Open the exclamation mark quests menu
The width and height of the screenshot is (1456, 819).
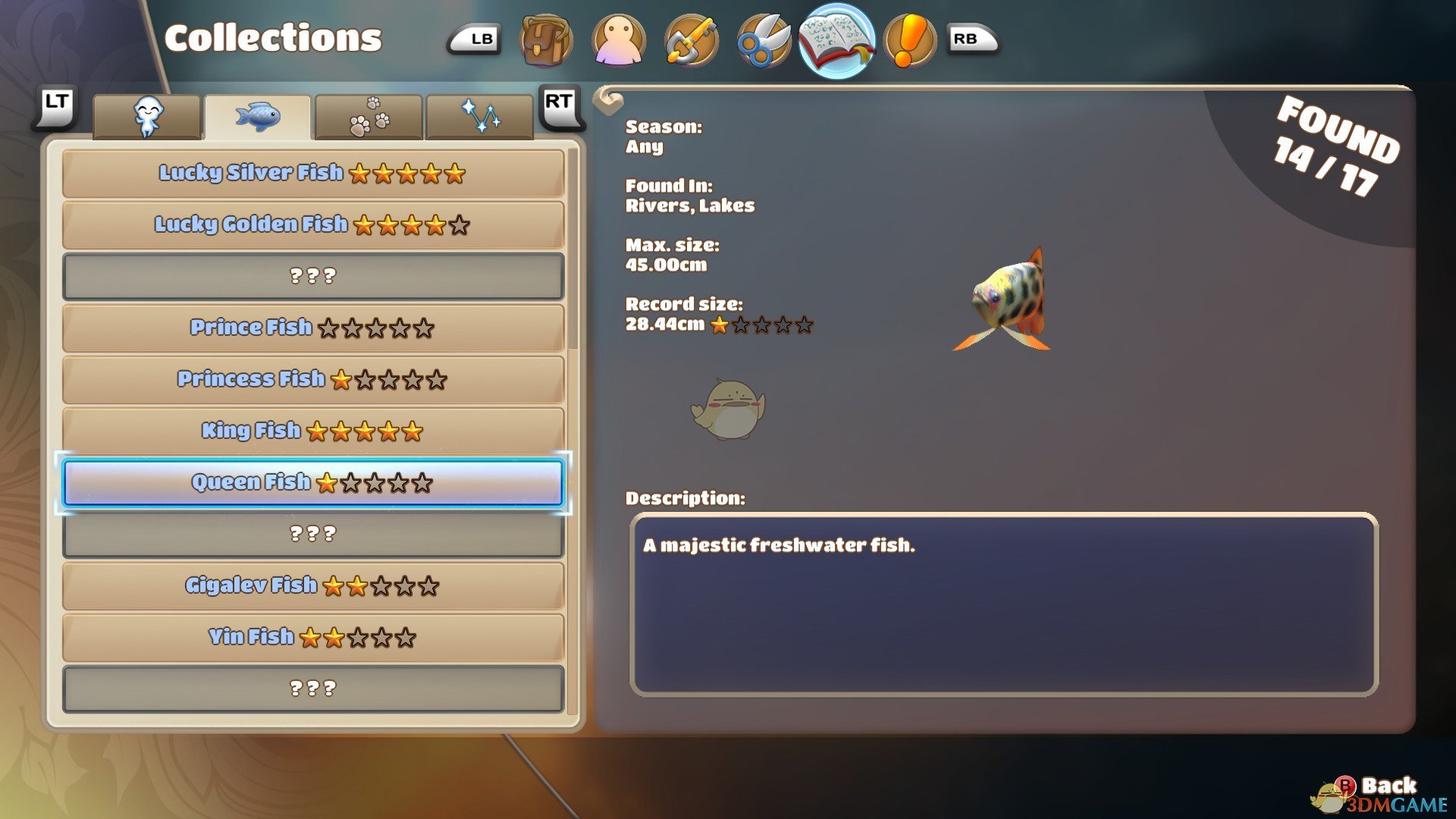(909, 40)
